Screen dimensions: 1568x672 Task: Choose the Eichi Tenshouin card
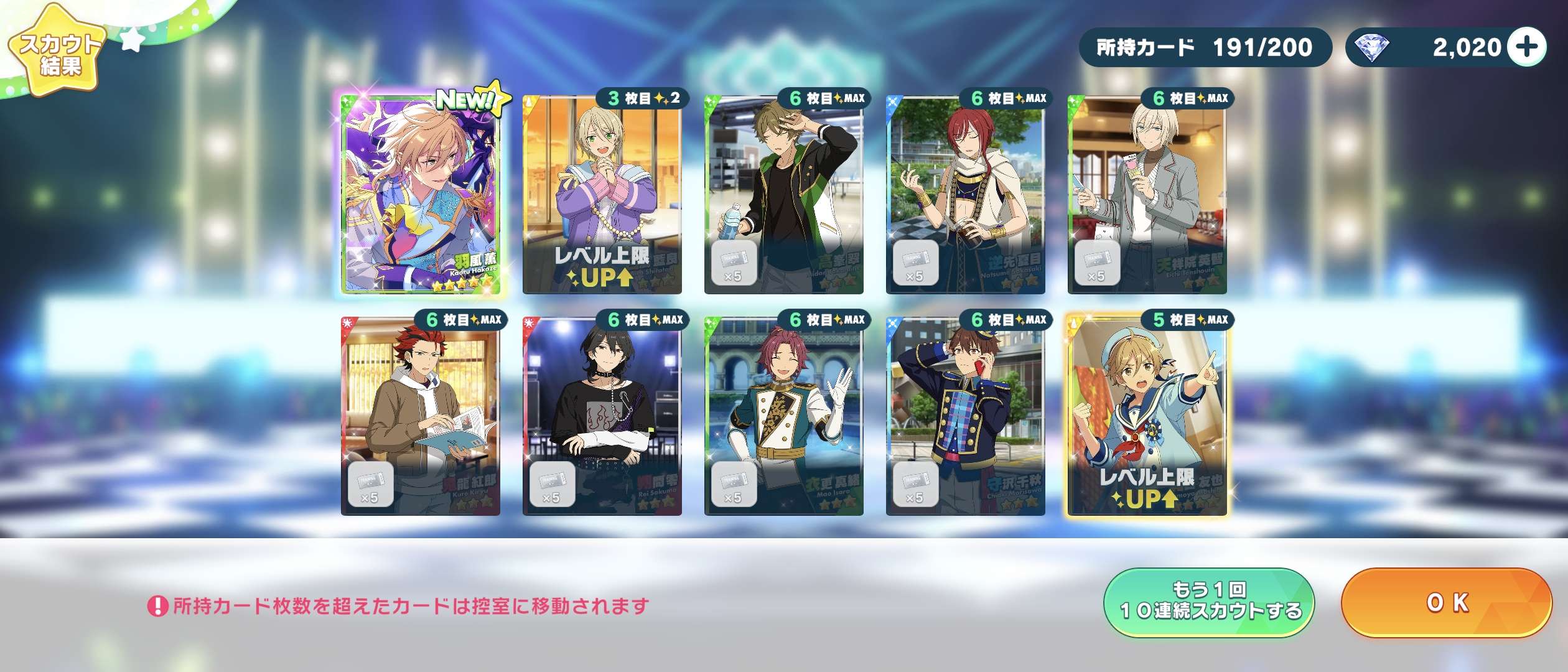1147,194
